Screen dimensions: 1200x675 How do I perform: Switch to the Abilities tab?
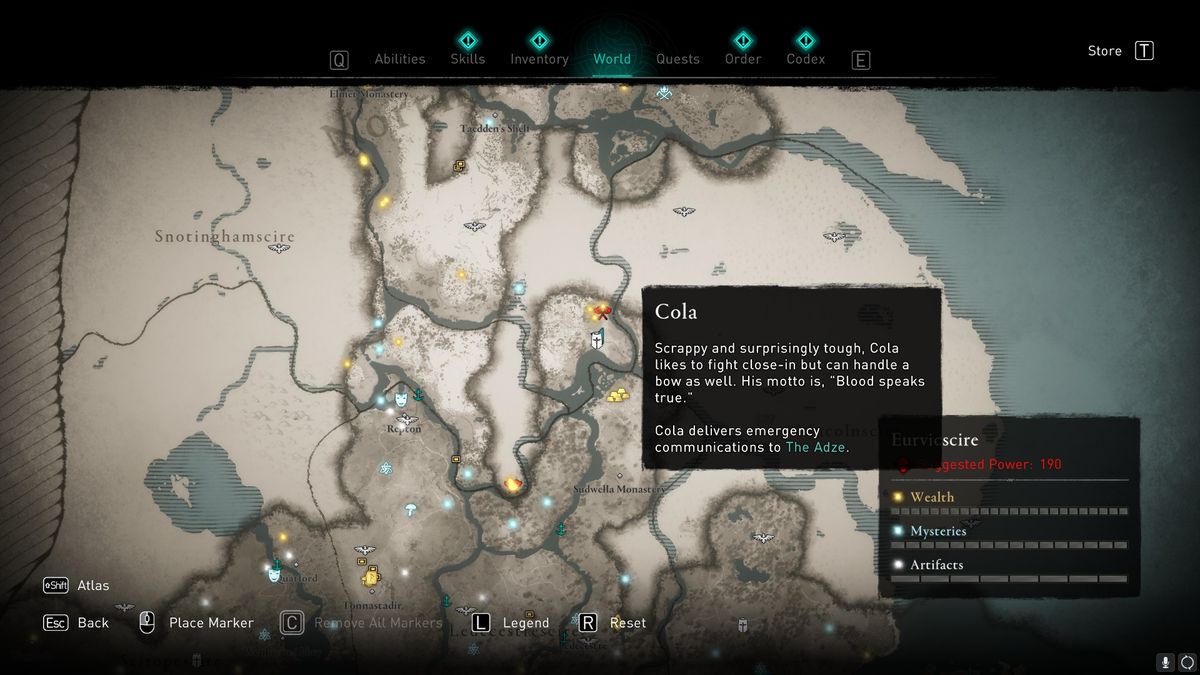399,59
